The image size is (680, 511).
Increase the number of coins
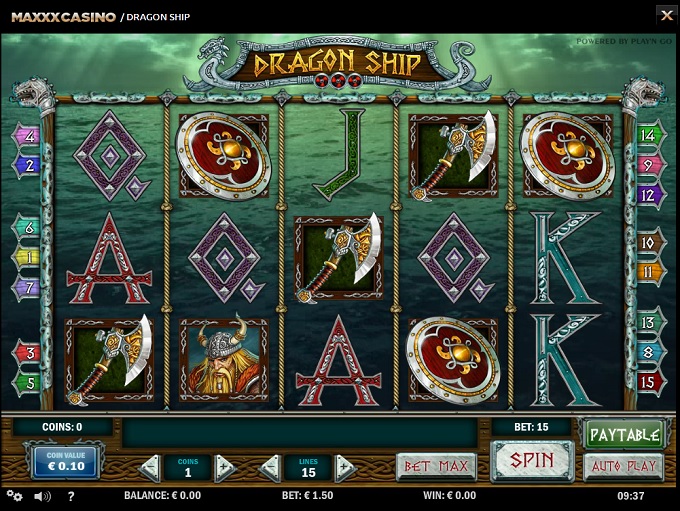[x=224, y=467]
